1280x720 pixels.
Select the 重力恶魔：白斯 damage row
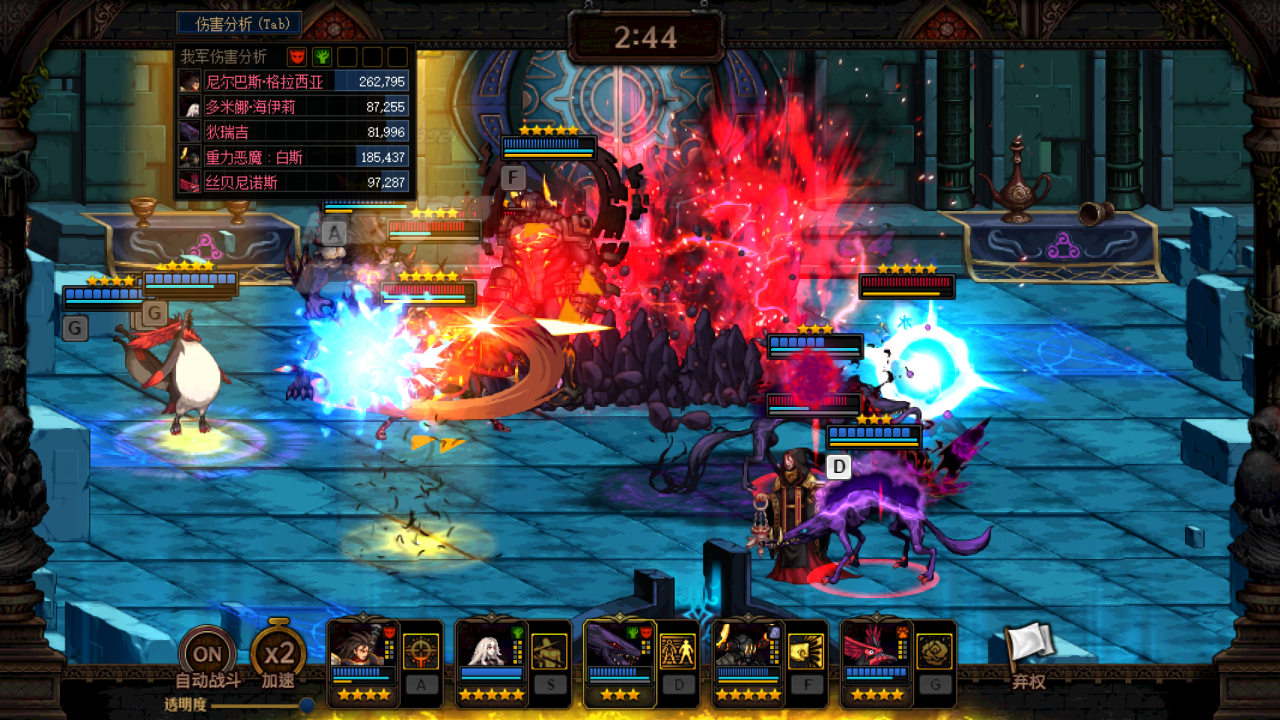(292, 157)
